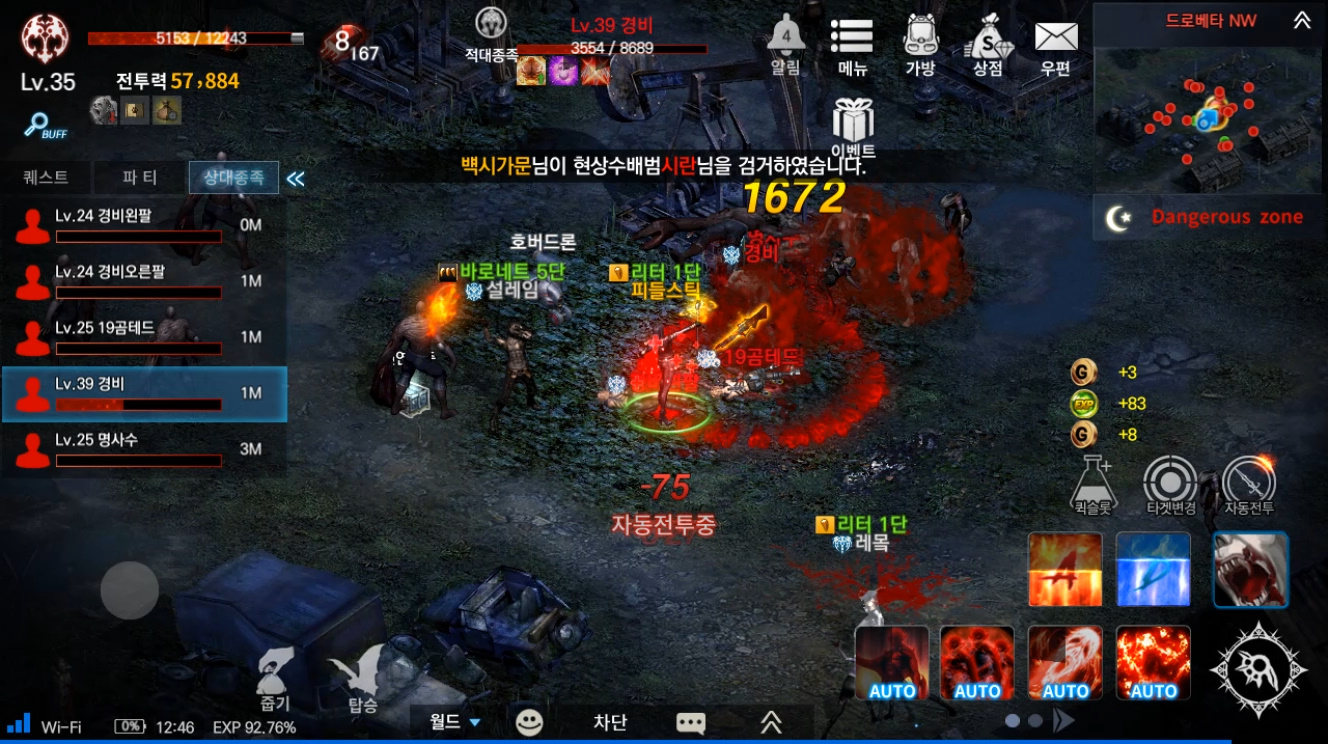Open the emoji smiley face button

529,722
